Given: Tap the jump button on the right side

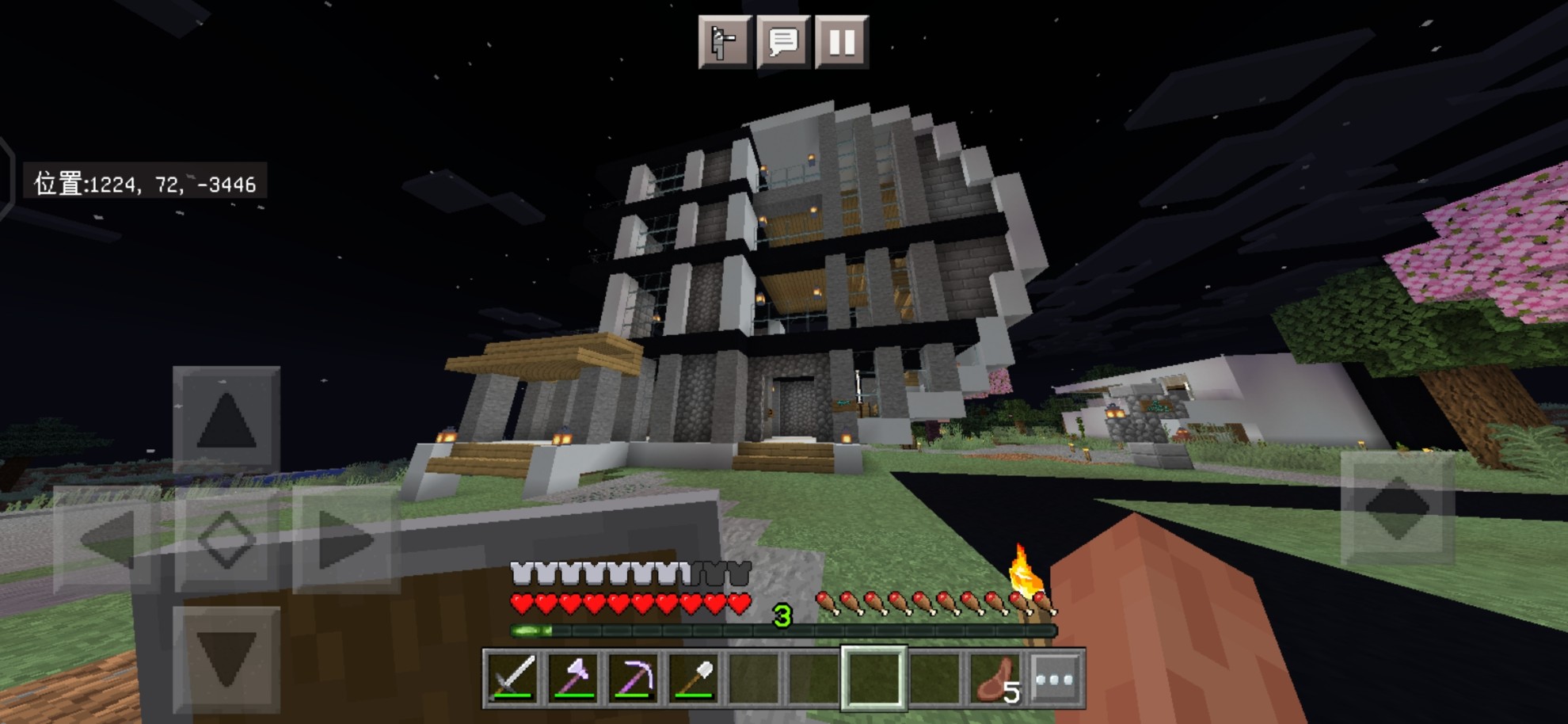Looking at the screenshot, I should tap(1398, 508).
